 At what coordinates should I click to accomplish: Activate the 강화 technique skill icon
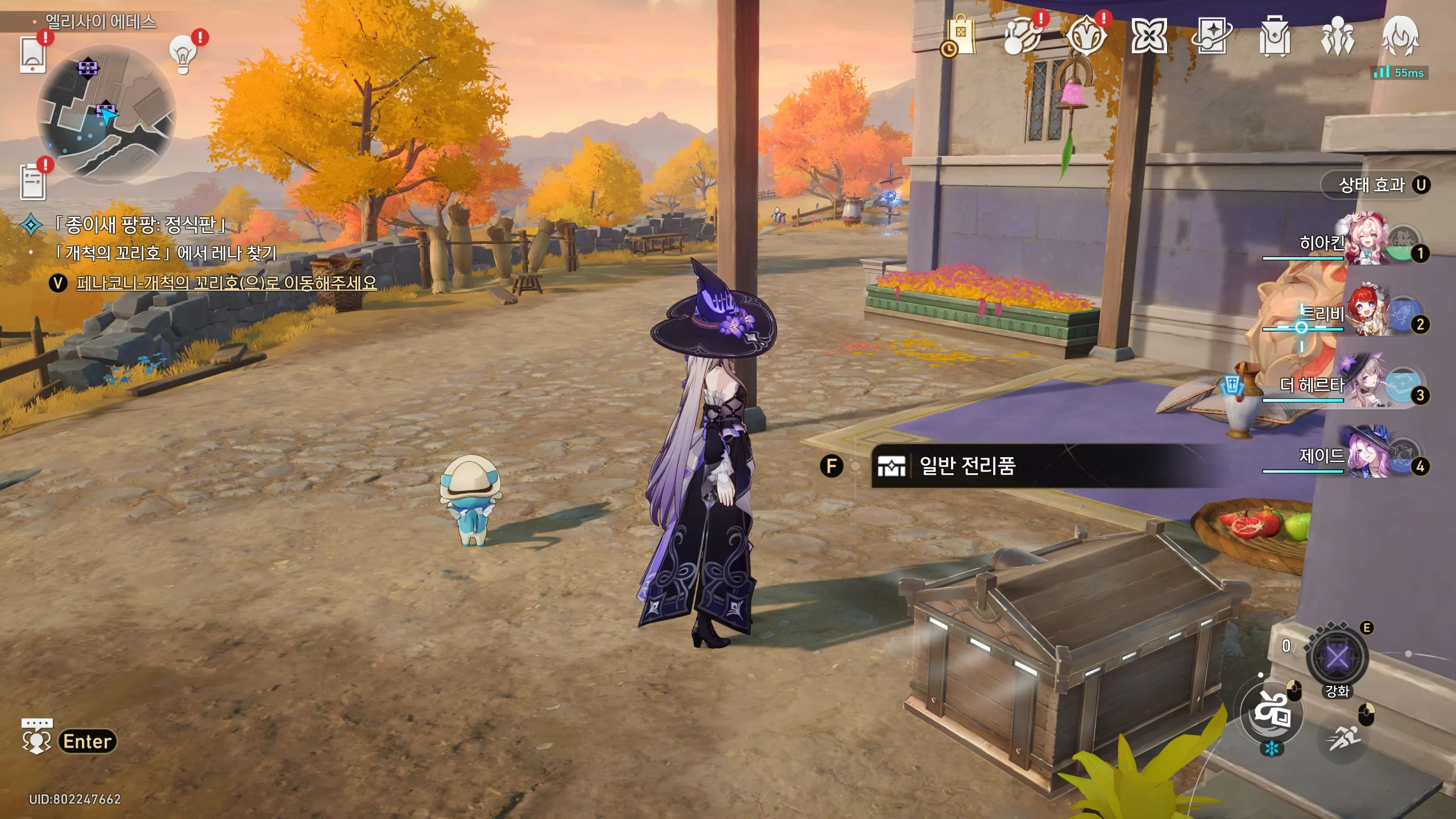point(1337,658)
